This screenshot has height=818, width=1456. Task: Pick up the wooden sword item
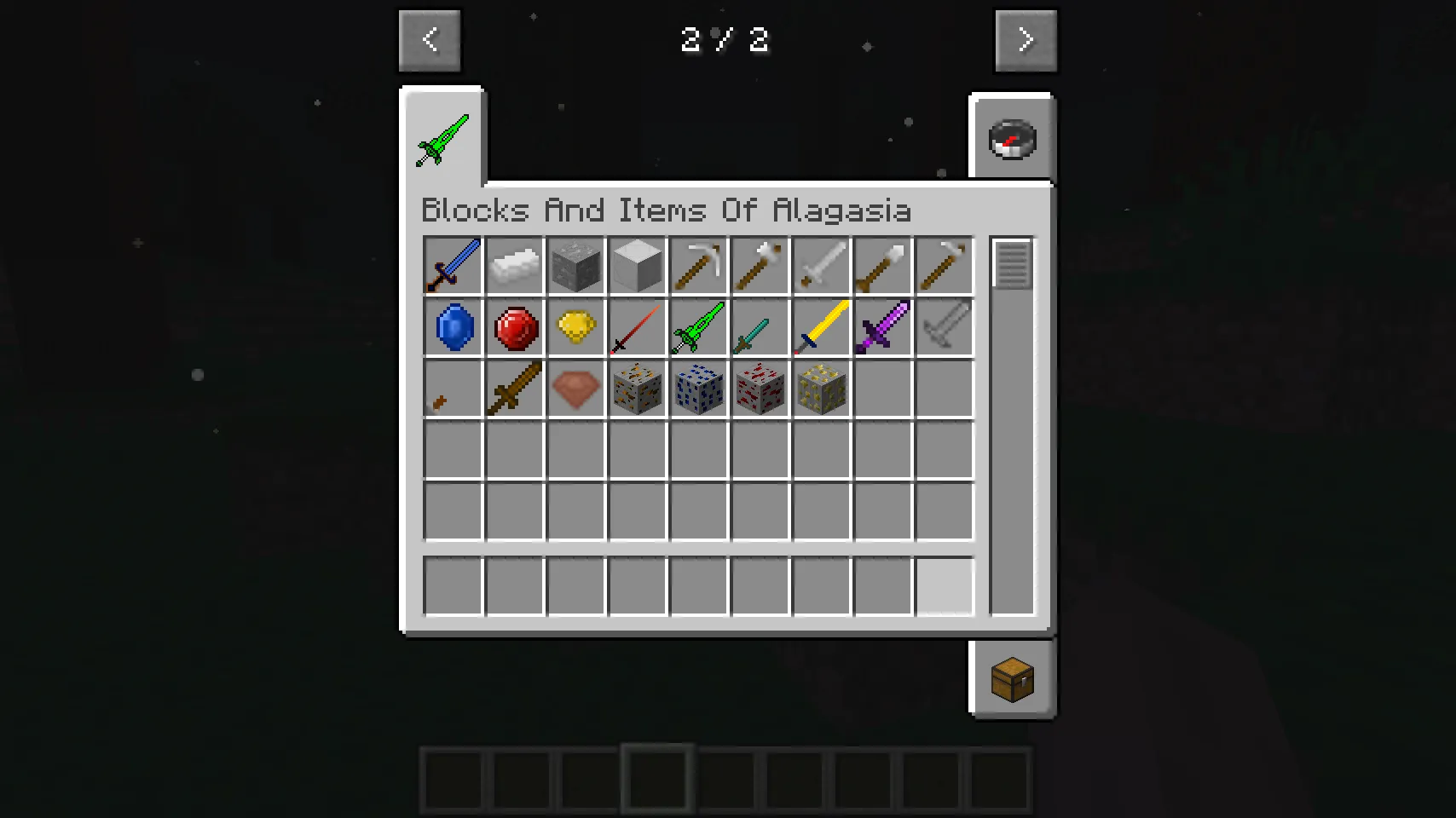pos(514,389)
